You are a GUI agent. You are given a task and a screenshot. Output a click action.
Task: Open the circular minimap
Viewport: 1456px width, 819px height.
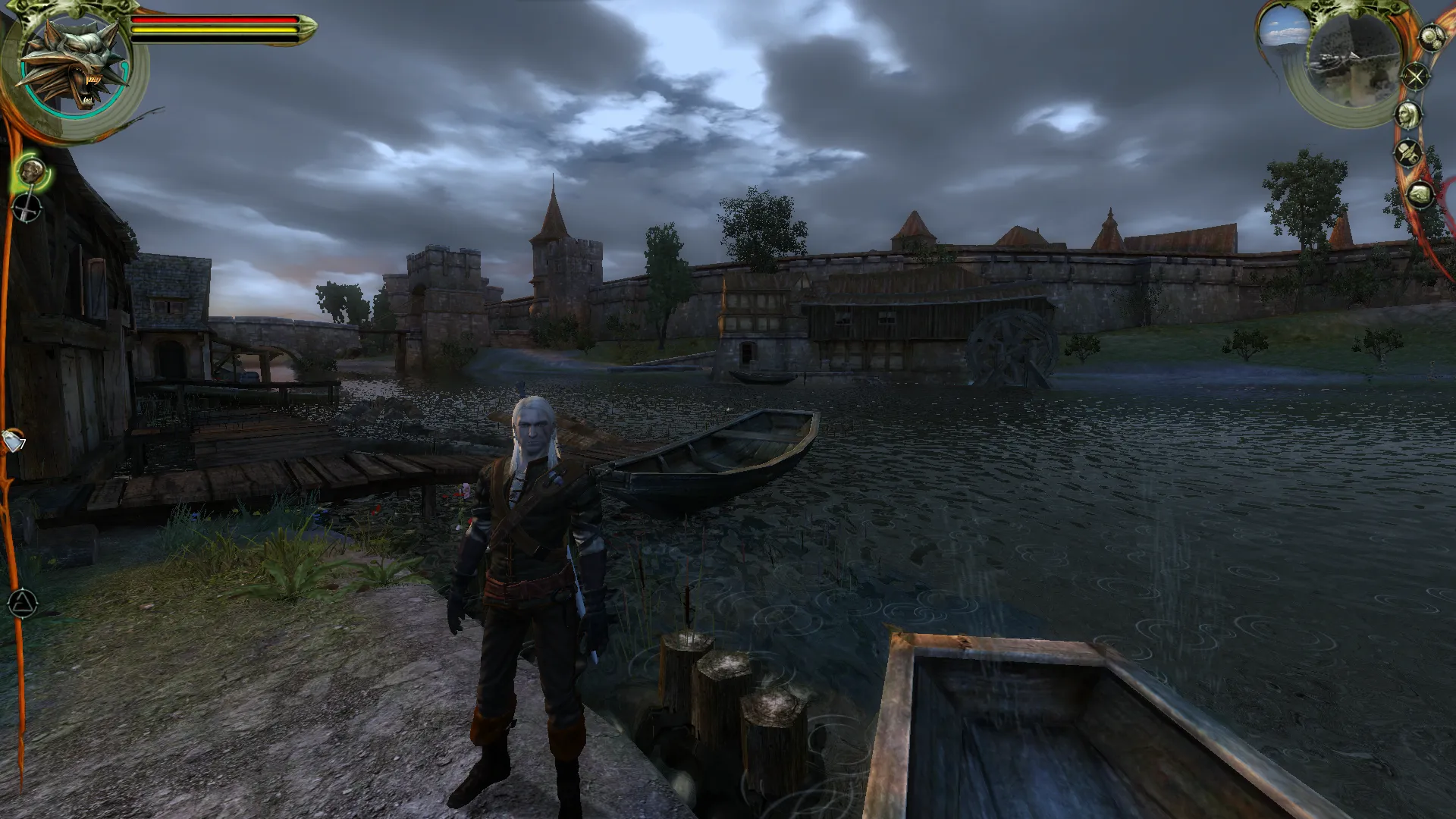(x=1355, y=62)
